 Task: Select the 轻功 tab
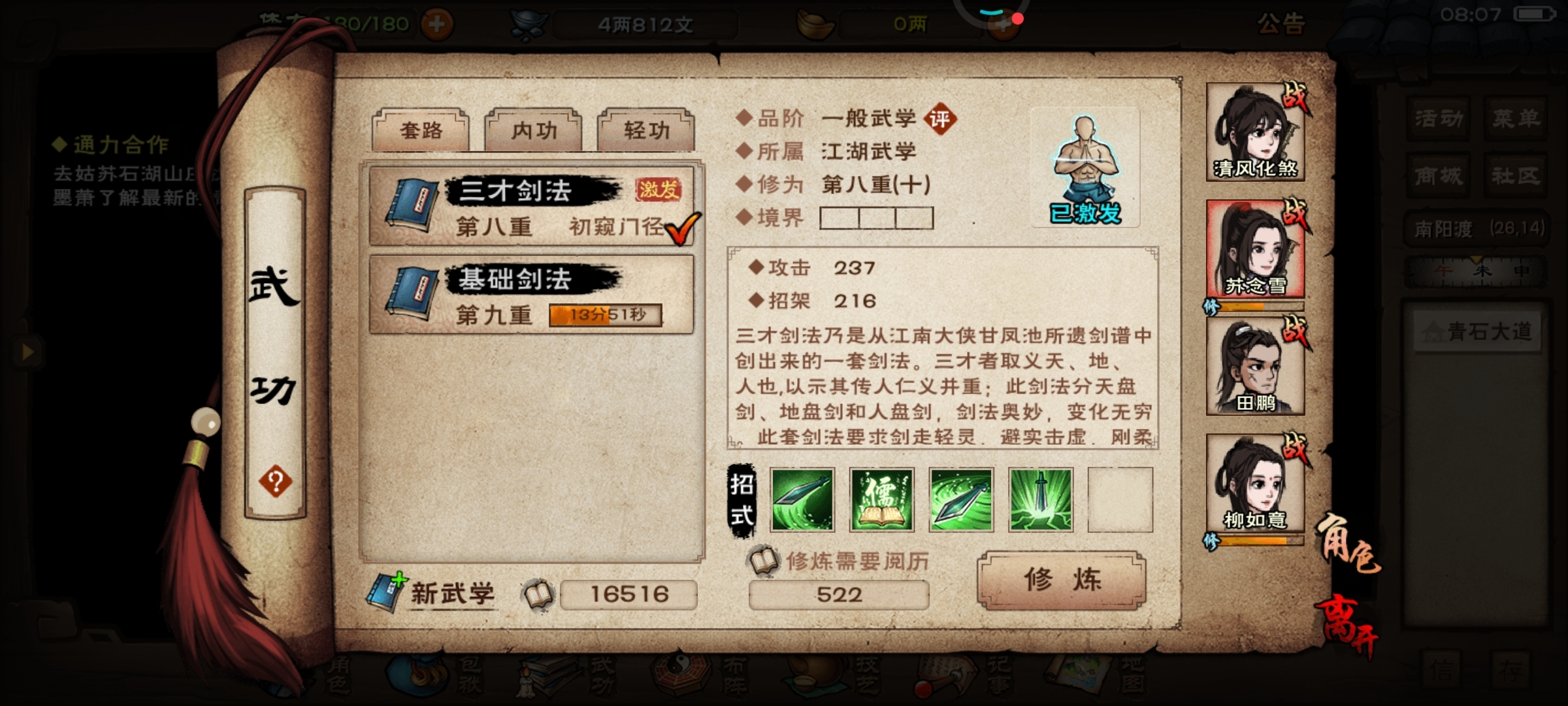[x=646, y=130]
